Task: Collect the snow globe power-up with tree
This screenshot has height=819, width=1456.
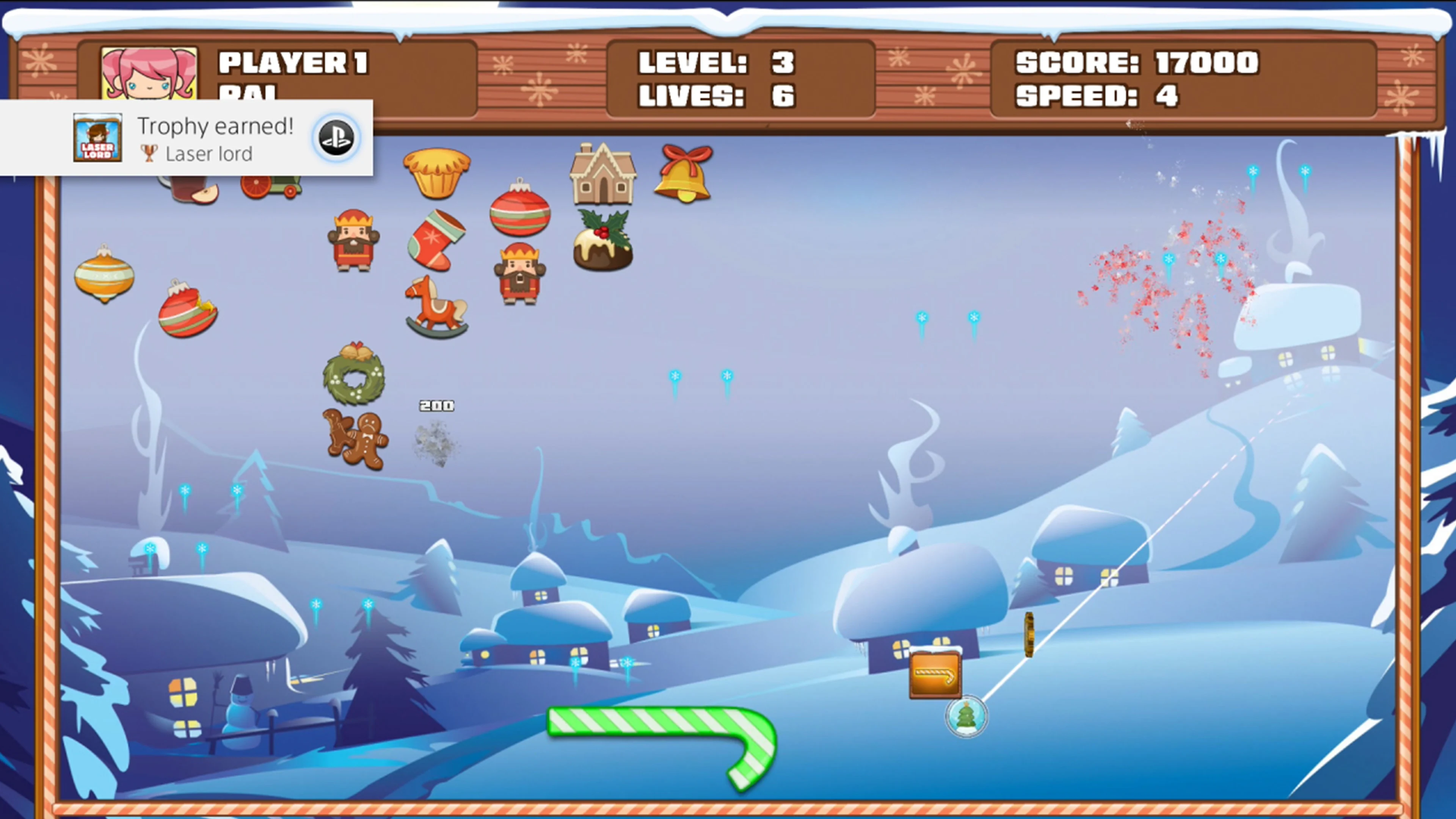Action: 966,717
